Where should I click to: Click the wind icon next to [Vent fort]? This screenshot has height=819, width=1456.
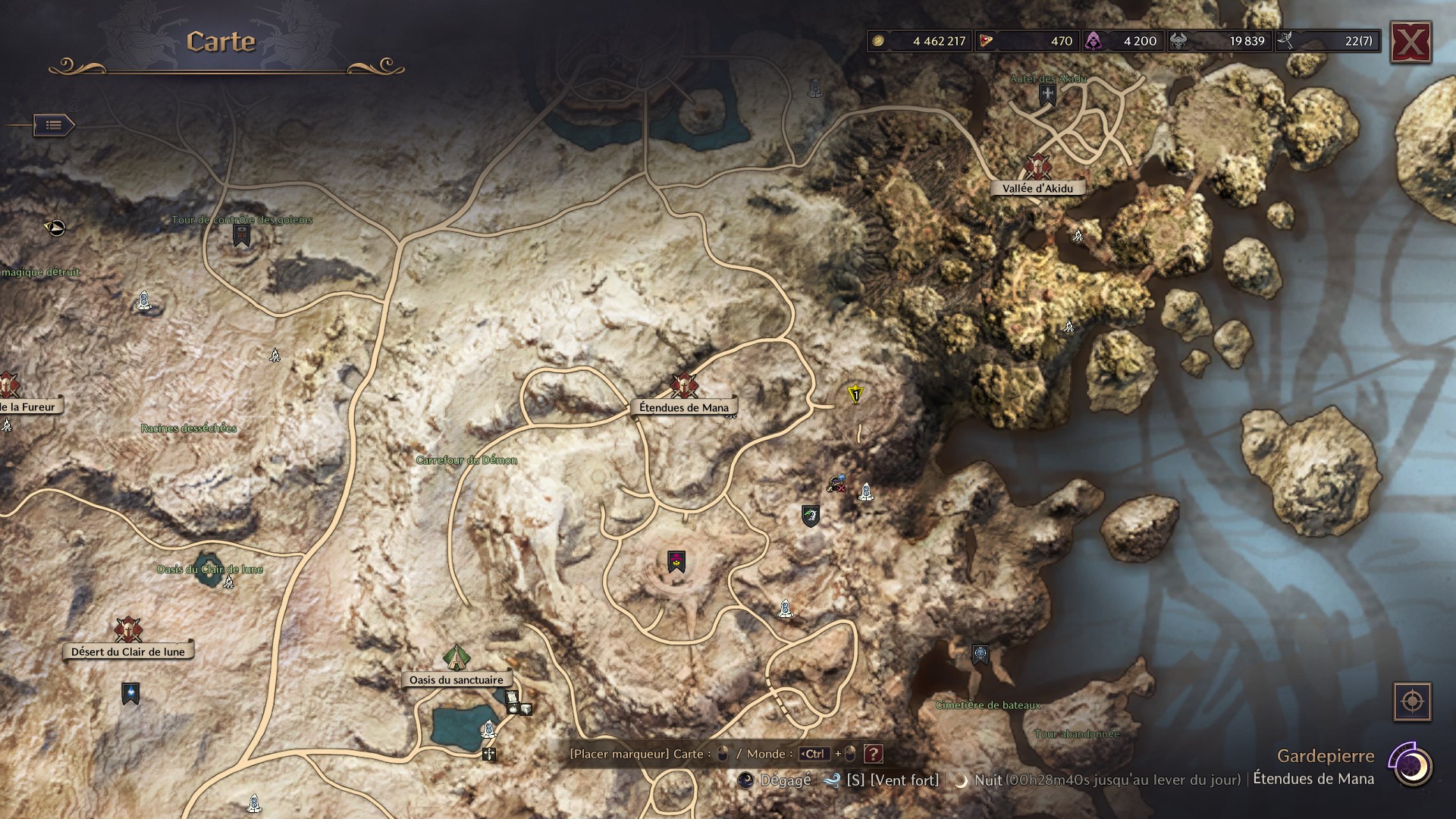[x=832, y=779]
